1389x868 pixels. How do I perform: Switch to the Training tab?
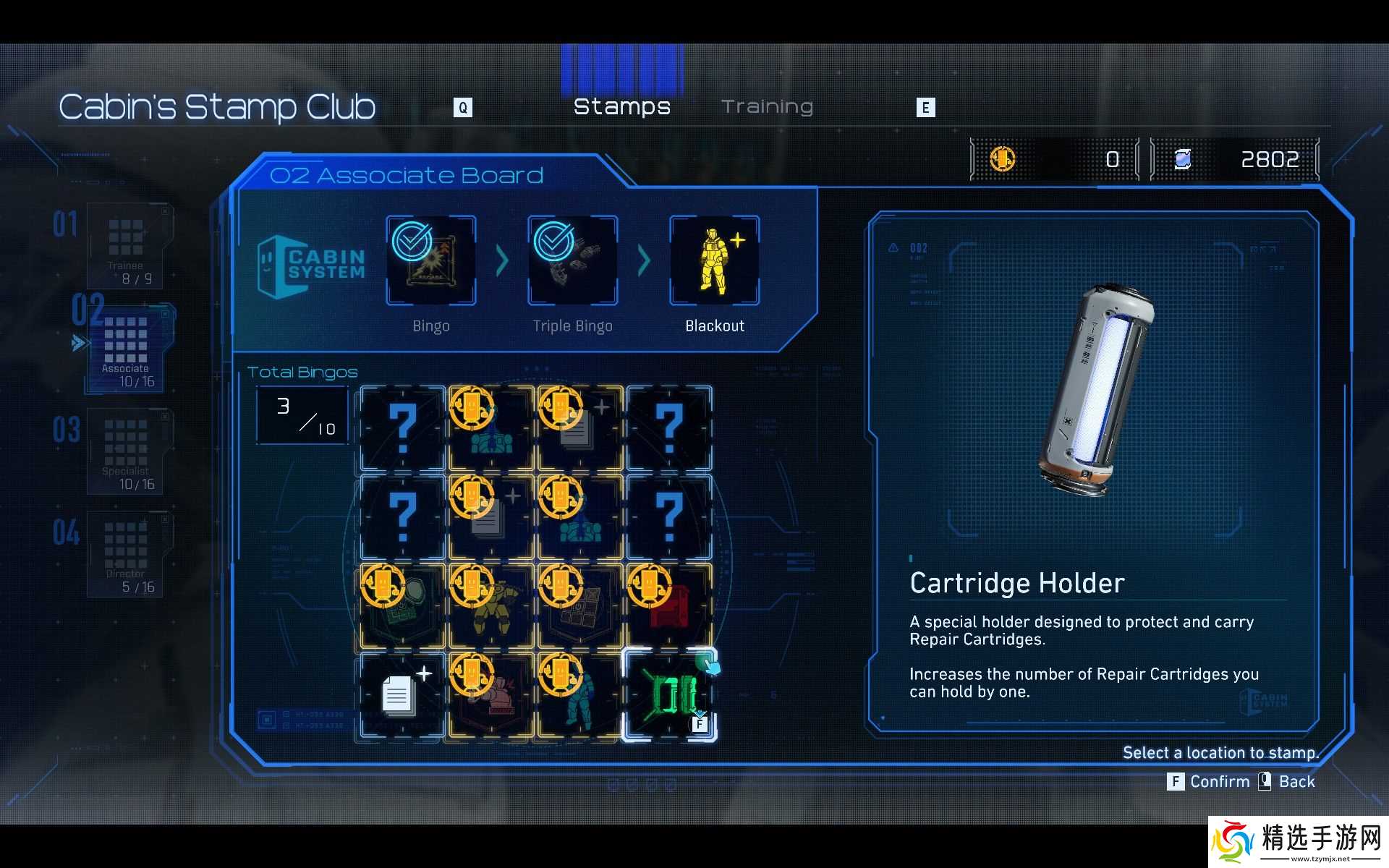coord(767,107)
